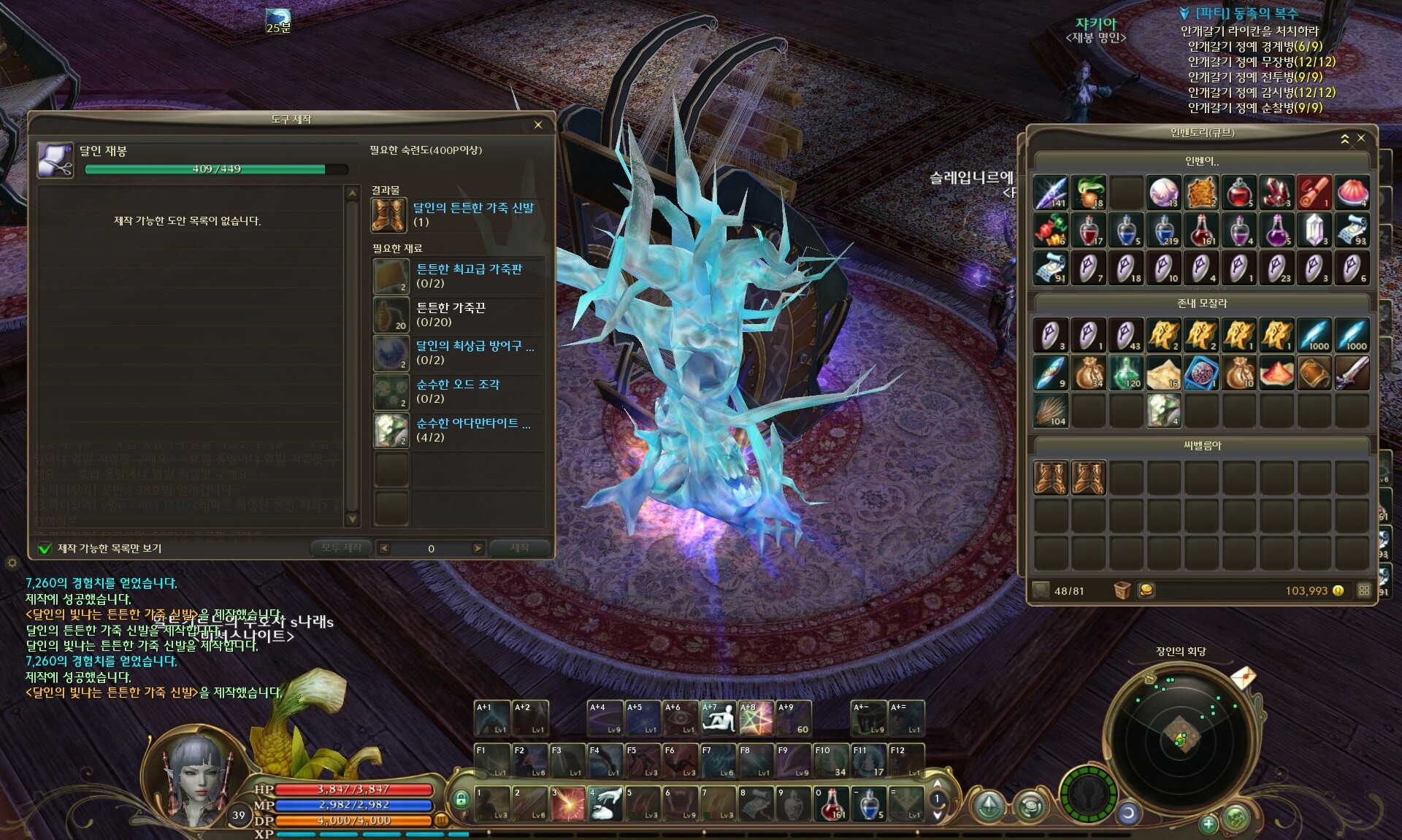Select the 튼튼한 최고급 가죽판 material icon

pyautogui.click(x=391, y=276)
